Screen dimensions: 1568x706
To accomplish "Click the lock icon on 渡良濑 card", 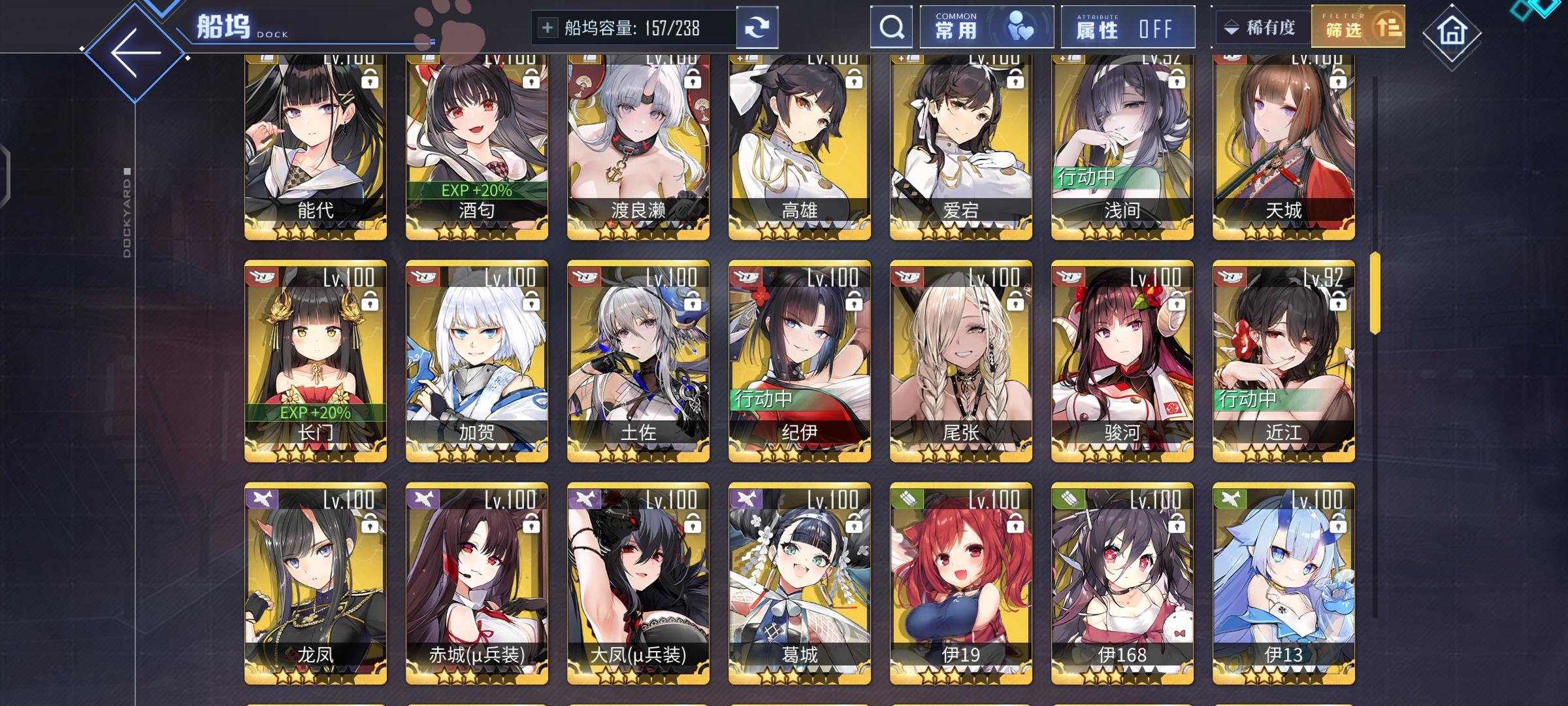I will click(693, 79).
